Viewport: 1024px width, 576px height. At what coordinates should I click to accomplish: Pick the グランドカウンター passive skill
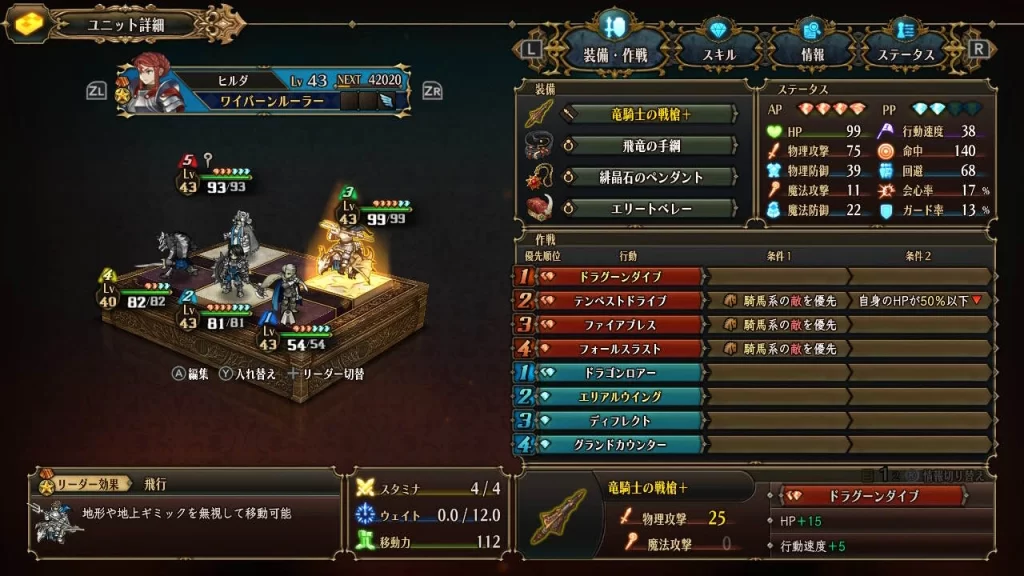(622, 445)
